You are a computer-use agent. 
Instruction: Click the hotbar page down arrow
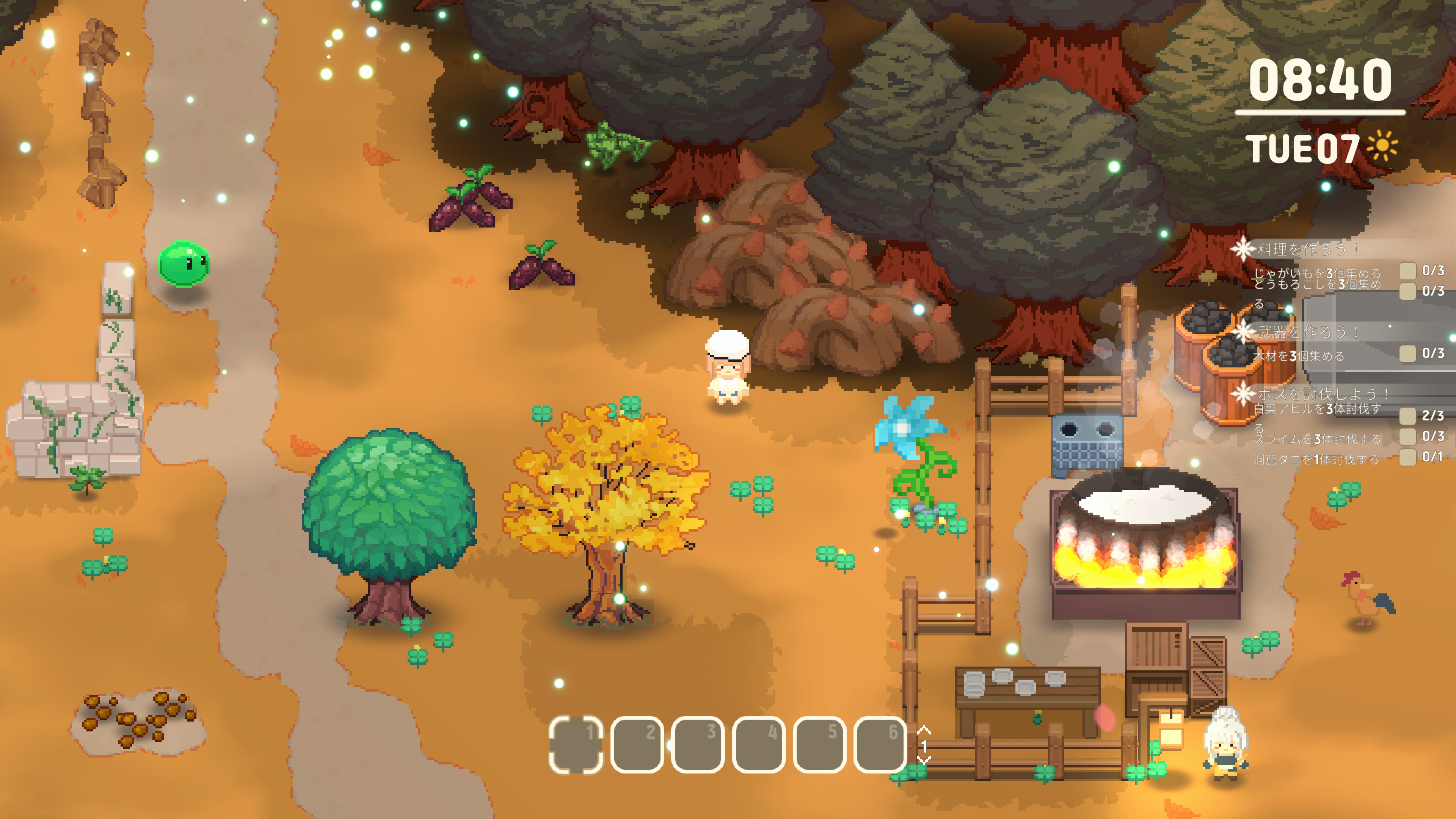pos(924,759)
